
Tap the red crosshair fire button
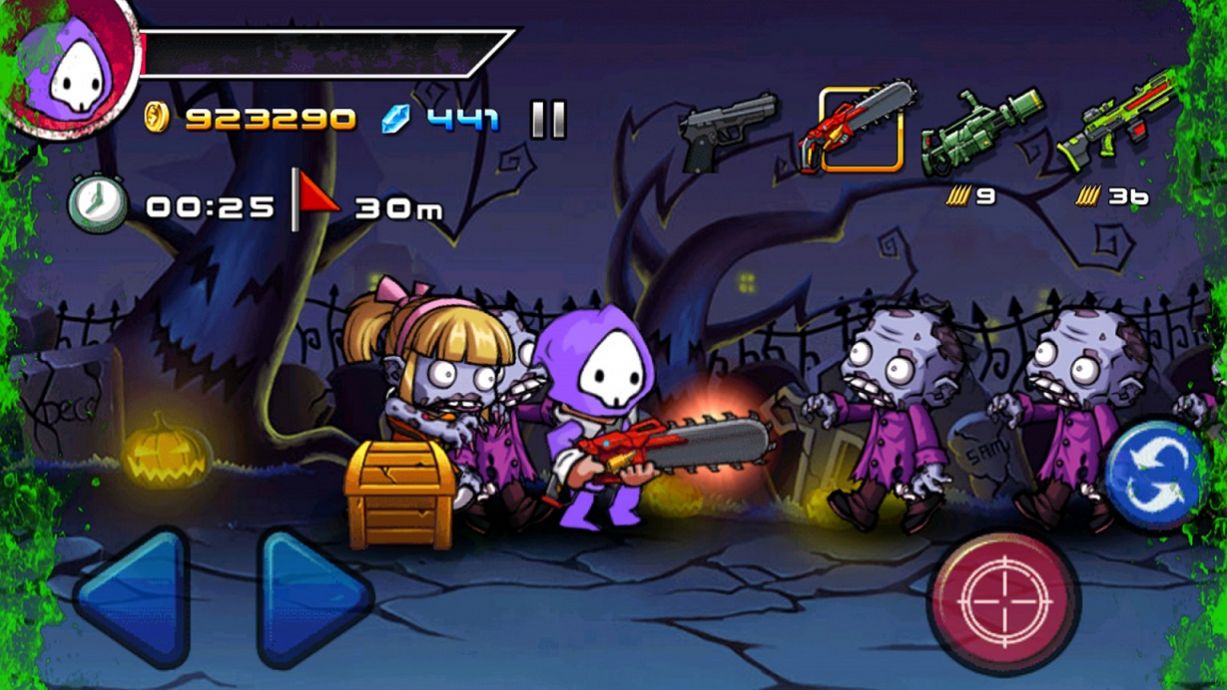point(1003,602)
